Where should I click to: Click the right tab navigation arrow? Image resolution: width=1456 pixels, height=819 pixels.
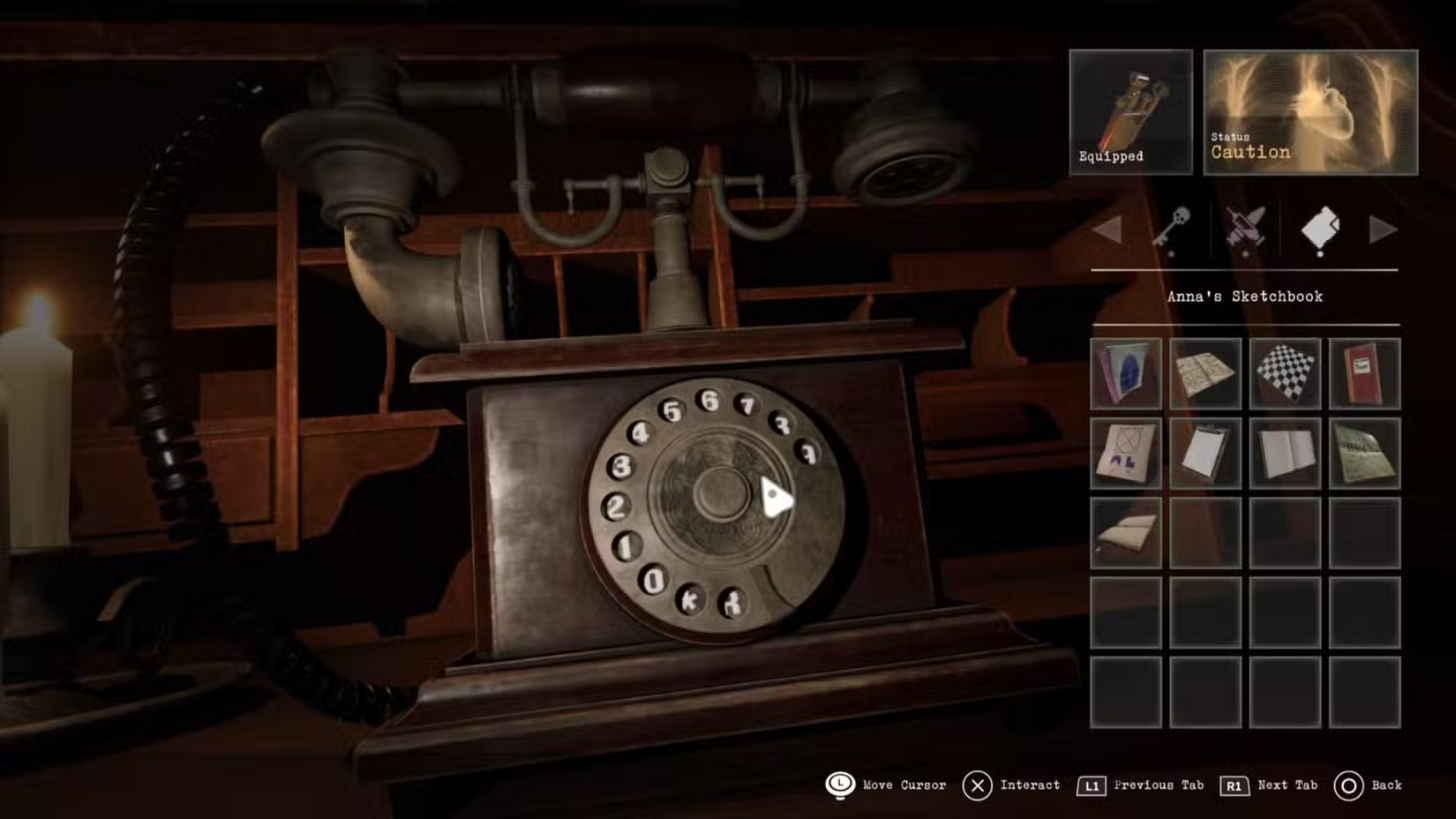1384,229
